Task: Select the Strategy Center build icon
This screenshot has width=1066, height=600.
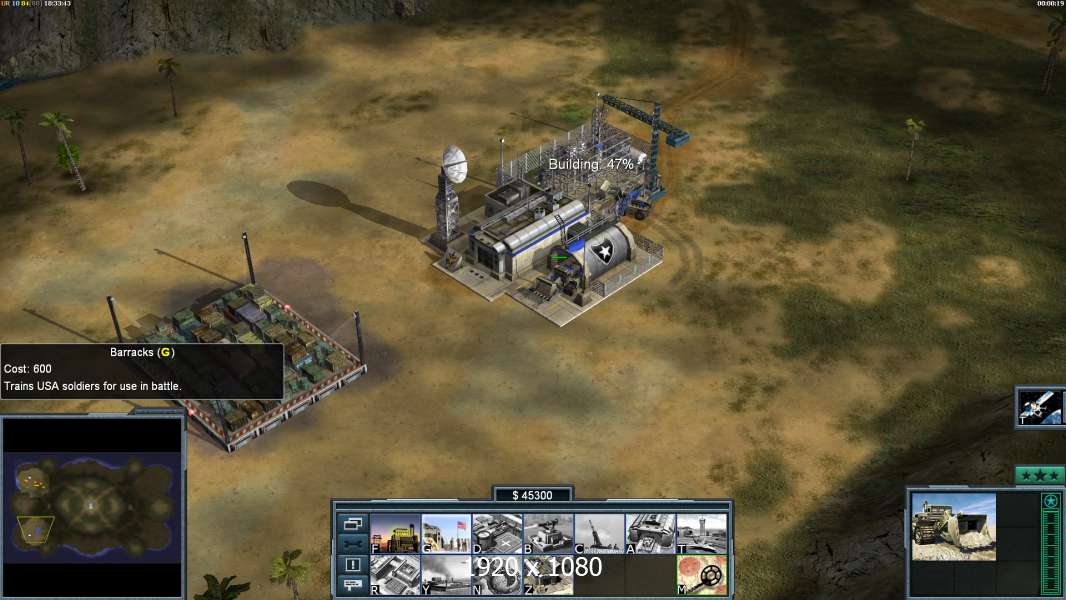Action: tap(395, 575)
